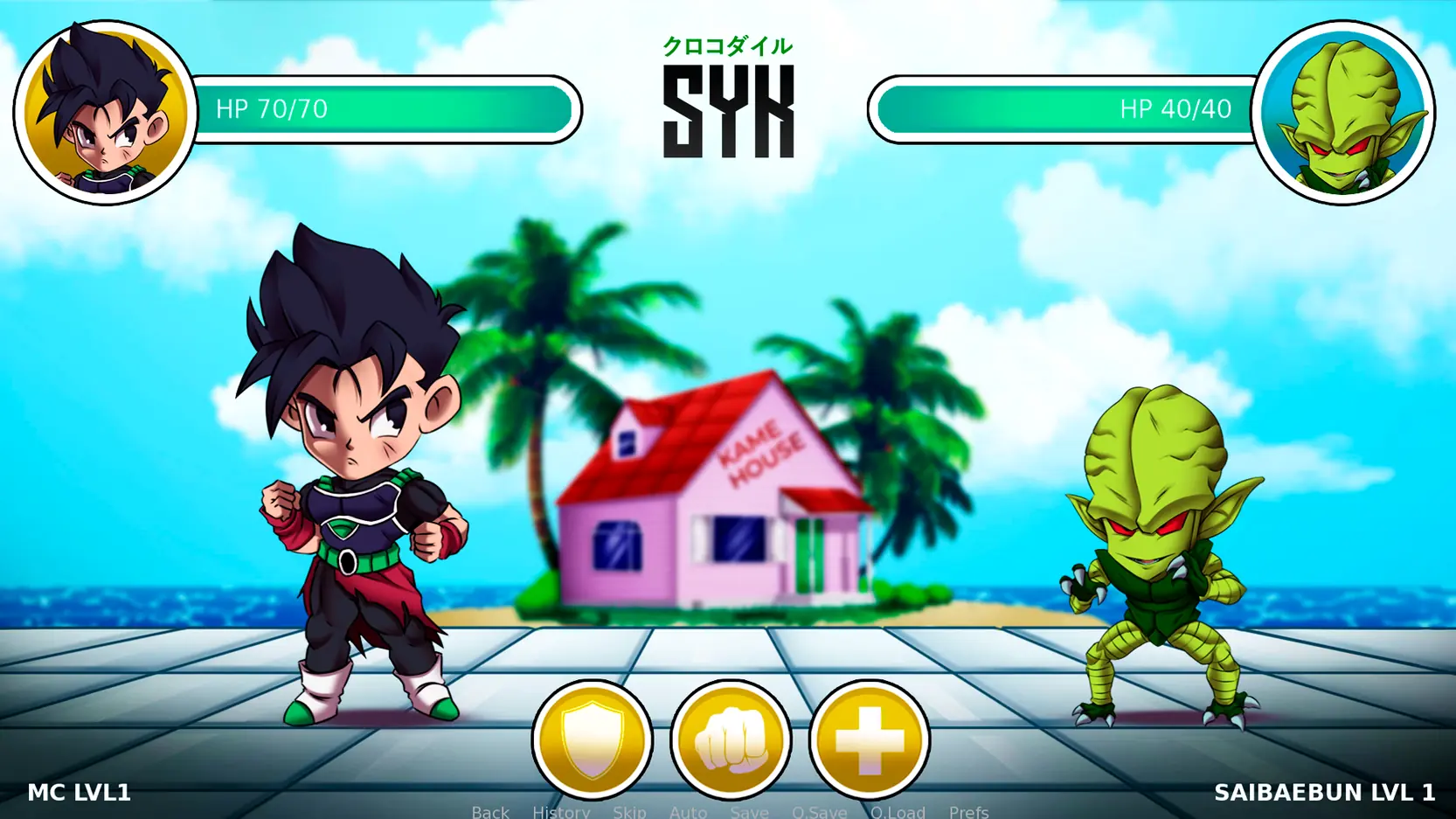Use the plus heal action
This screenshot has width=1456, height=819.
(x=869, y=739)
